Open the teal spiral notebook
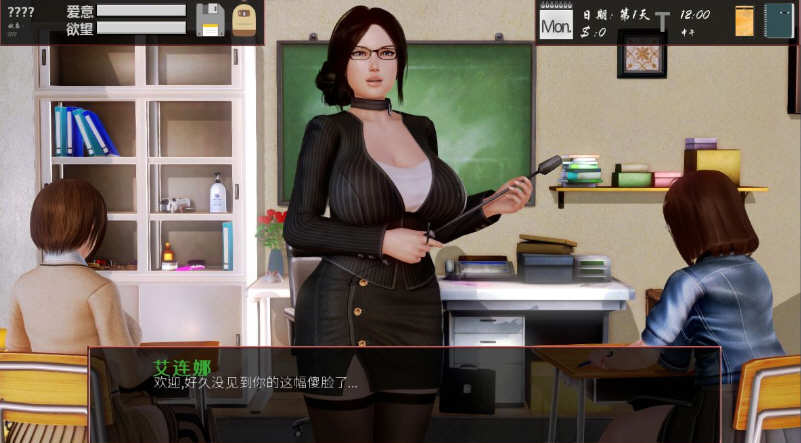 [x=778, y=21]
